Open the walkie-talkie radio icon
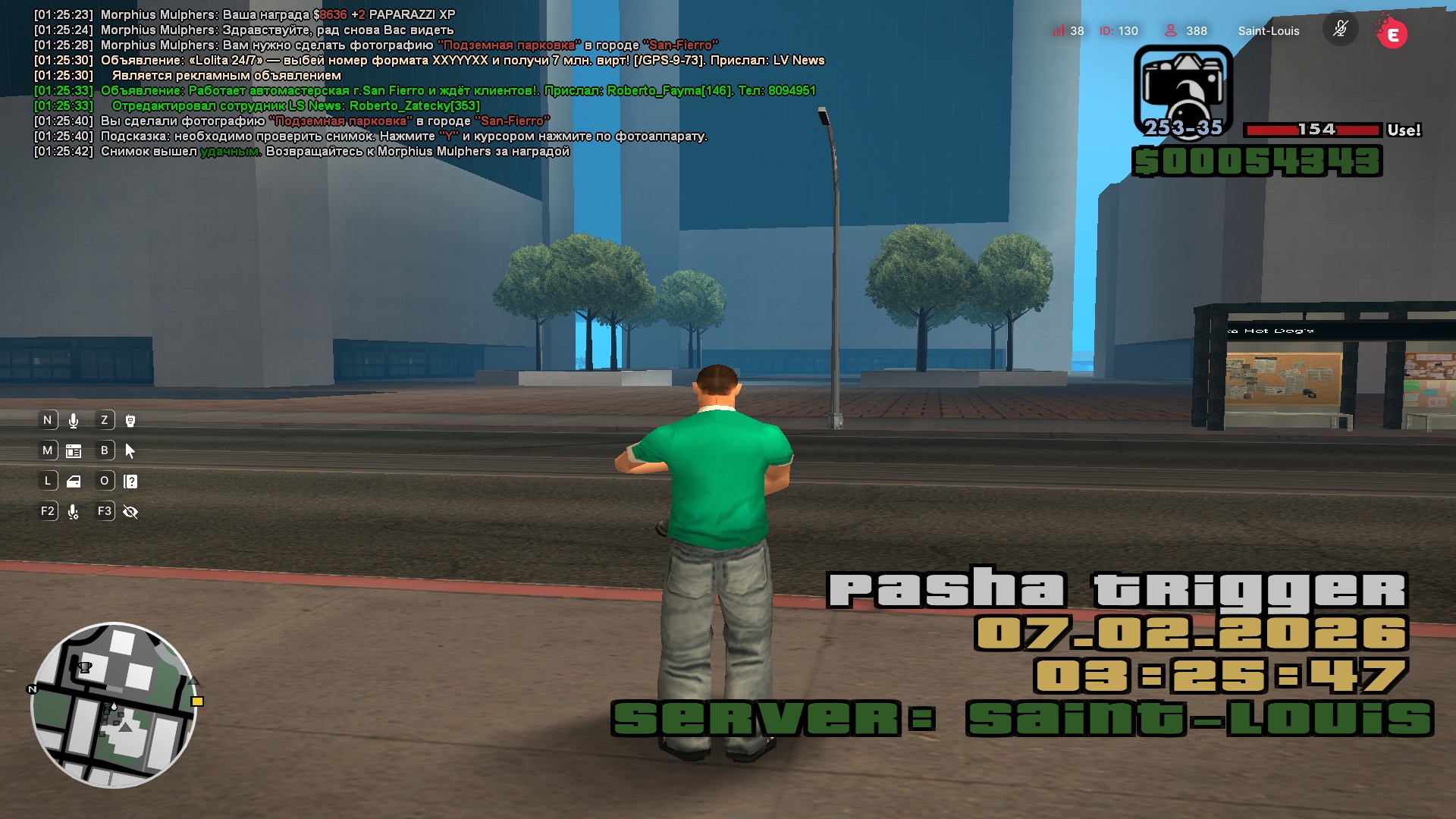 pos(130,421)
